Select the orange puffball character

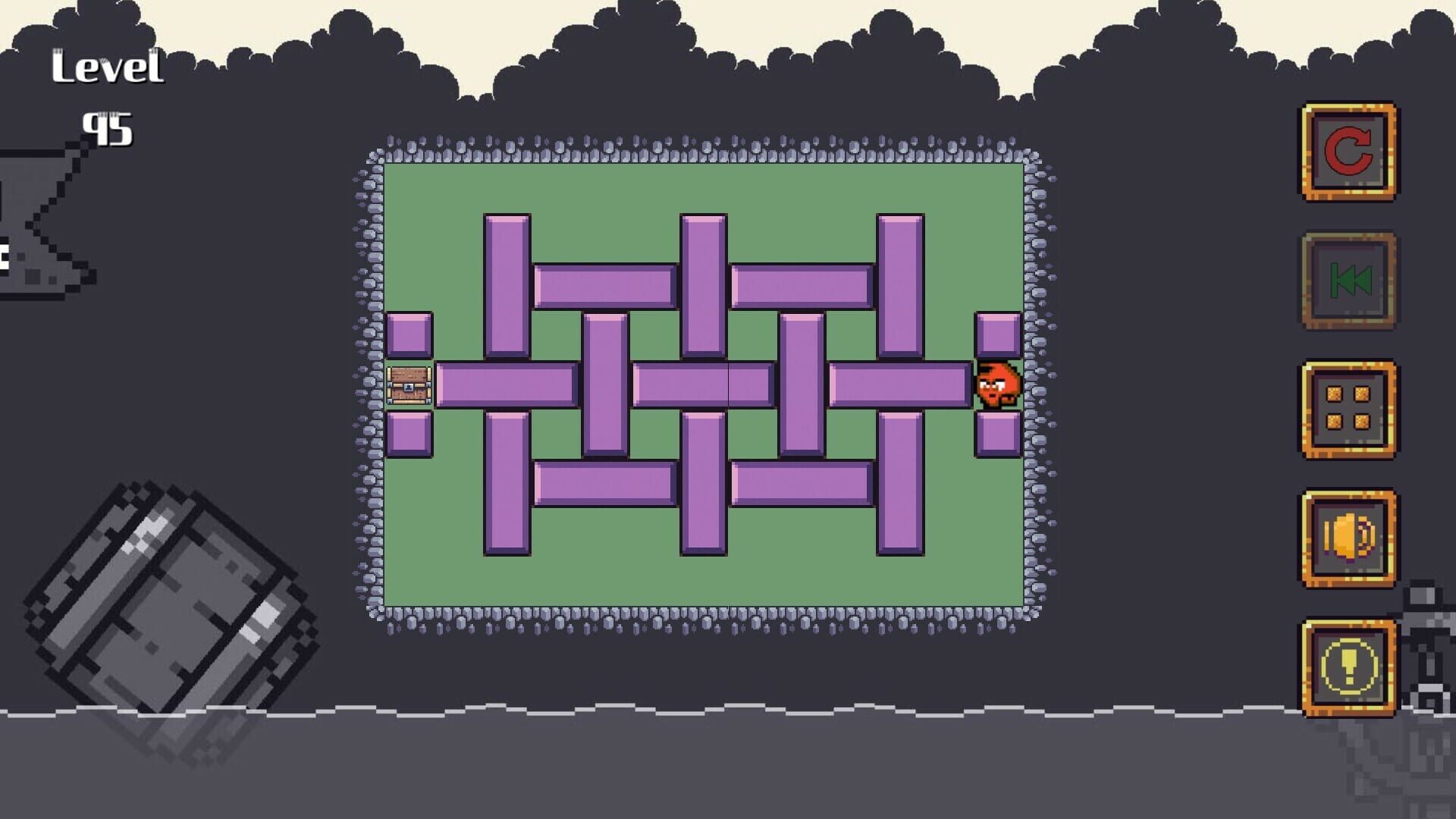997,387
